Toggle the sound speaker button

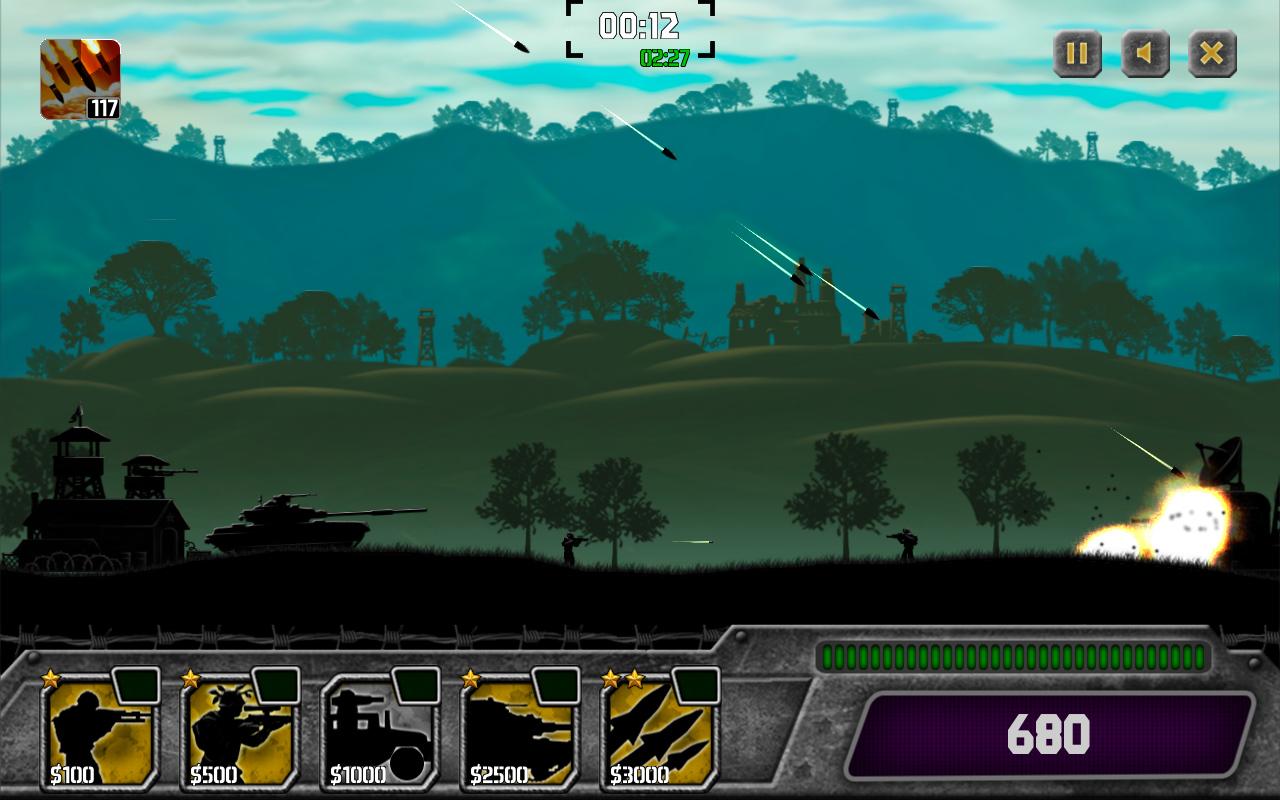click(x=1145, y=53)
